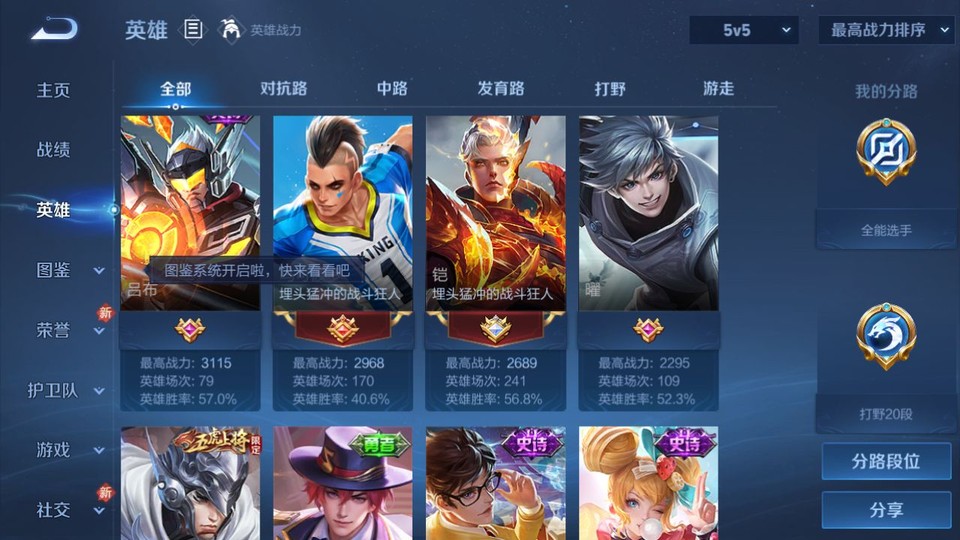Open the 最高战力排序 sort dropdown

click(x=886, y=30)
